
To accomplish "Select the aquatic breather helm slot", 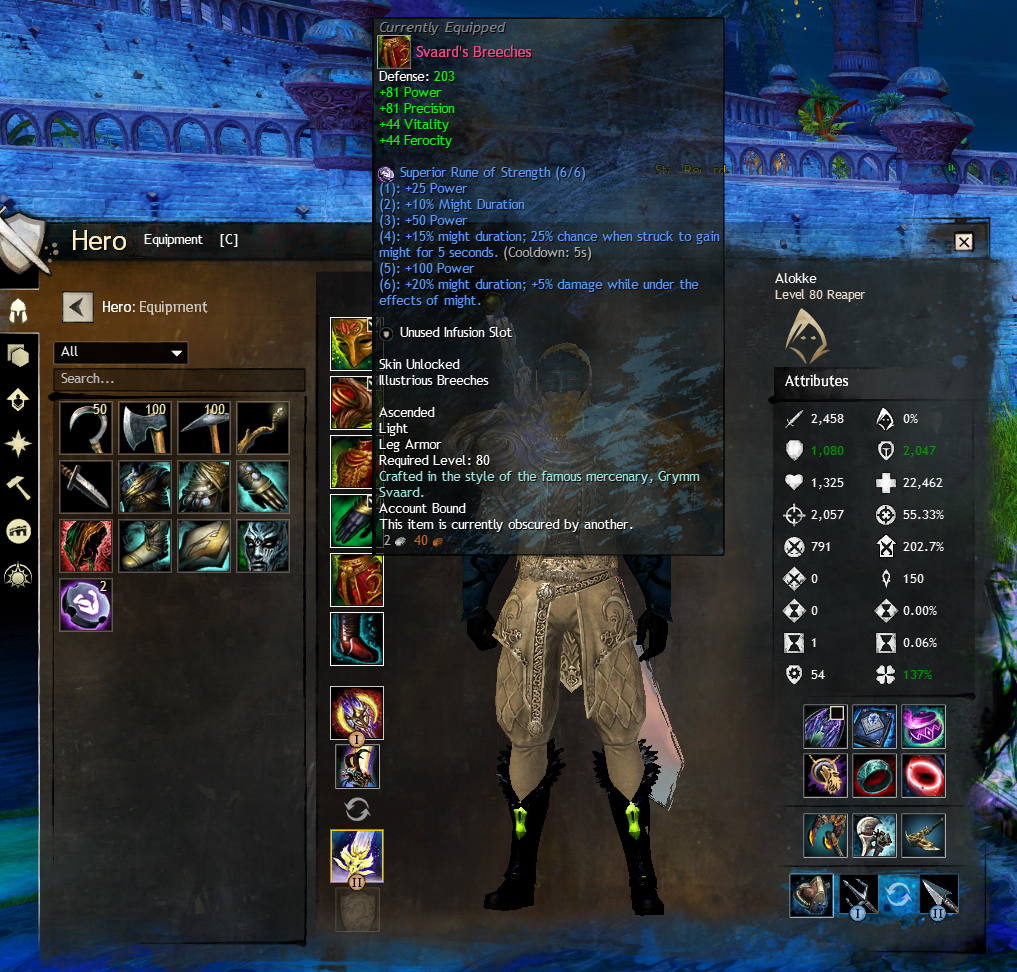I will [811, 895].
